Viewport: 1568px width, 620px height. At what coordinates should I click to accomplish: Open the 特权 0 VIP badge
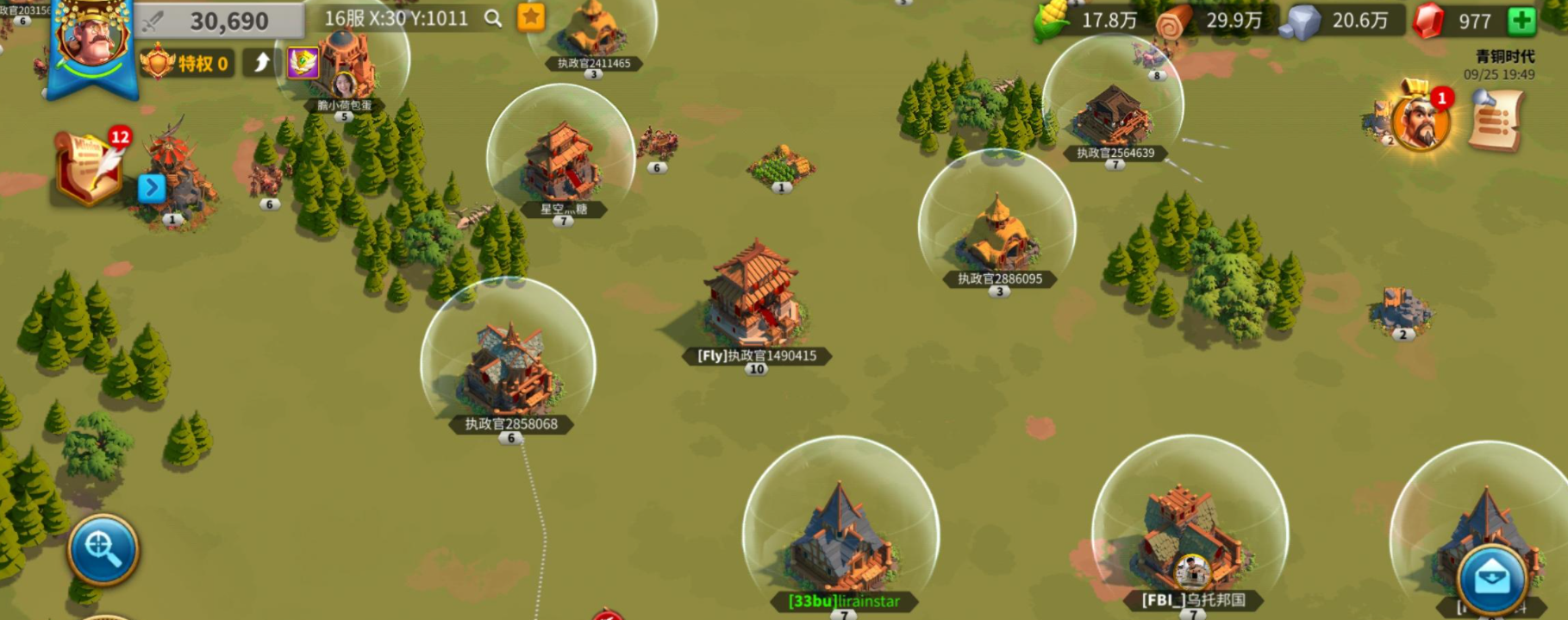pyautogui.click(x=188, y=63)
